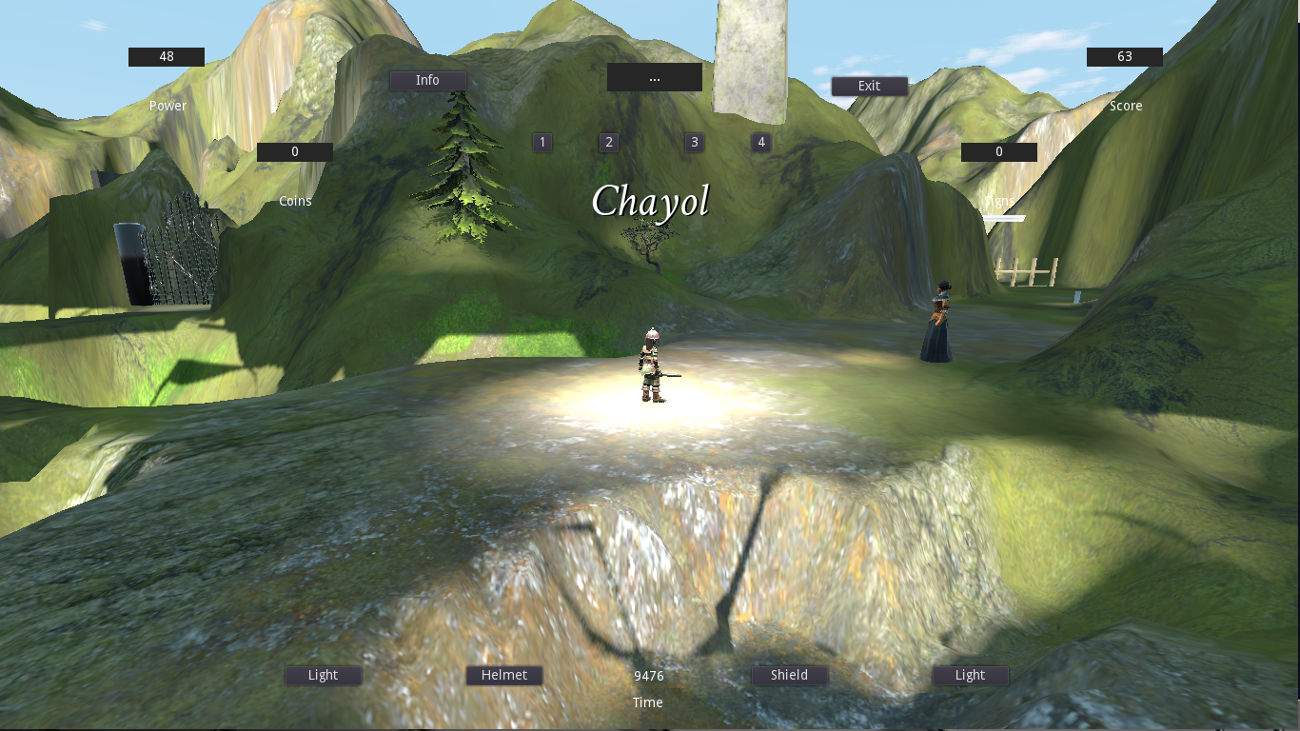Click the Info button
The width and height of the screenshot is (1300, 731).
[x=427, y=80]
